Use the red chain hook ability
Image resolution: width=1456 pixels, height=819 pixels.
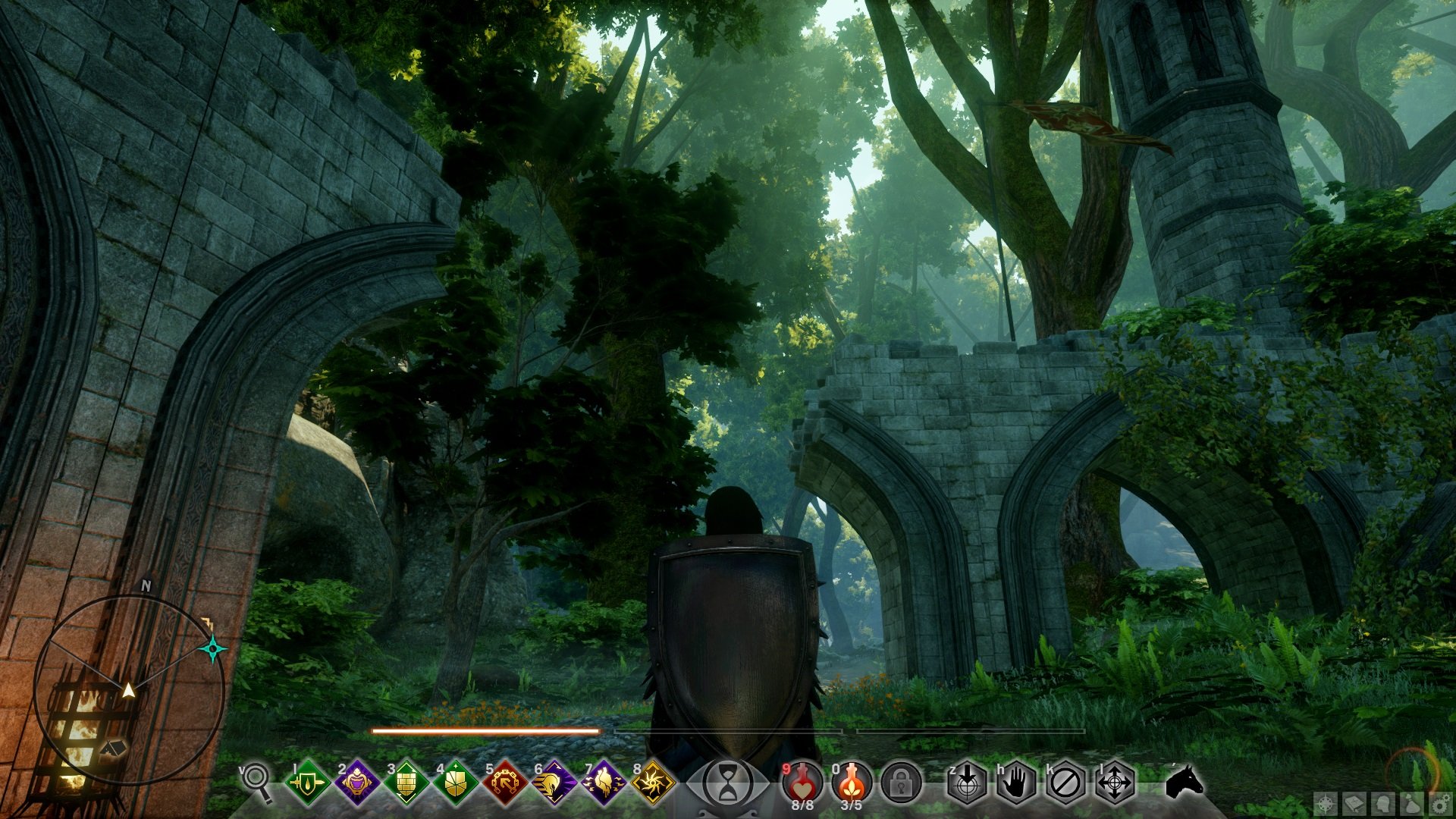pos(505,782)
